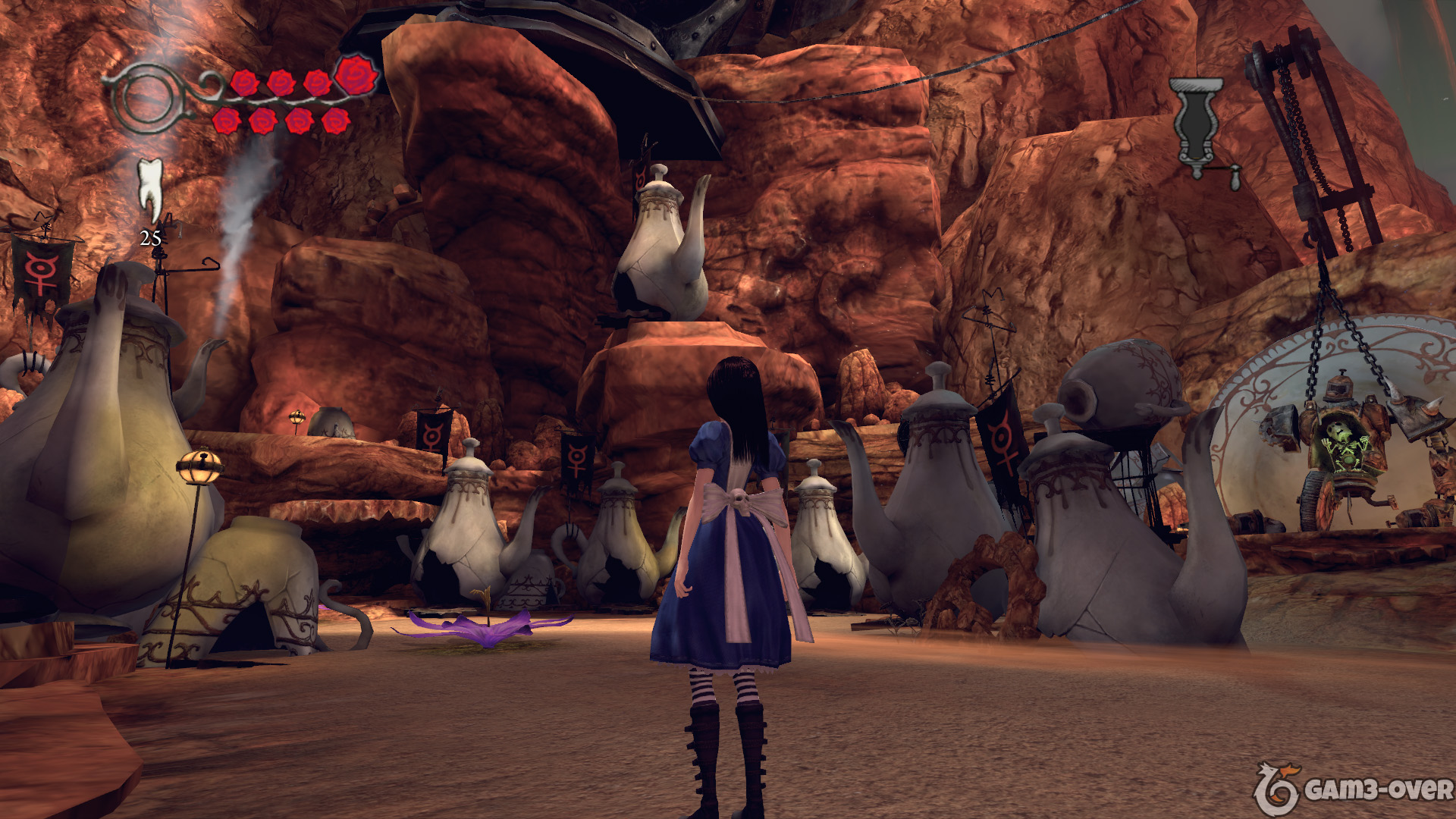Screen dimensions: 1456x819
Task: Click the white tooth currency icon
Action: pyautogui.click(x=150, y=190)
